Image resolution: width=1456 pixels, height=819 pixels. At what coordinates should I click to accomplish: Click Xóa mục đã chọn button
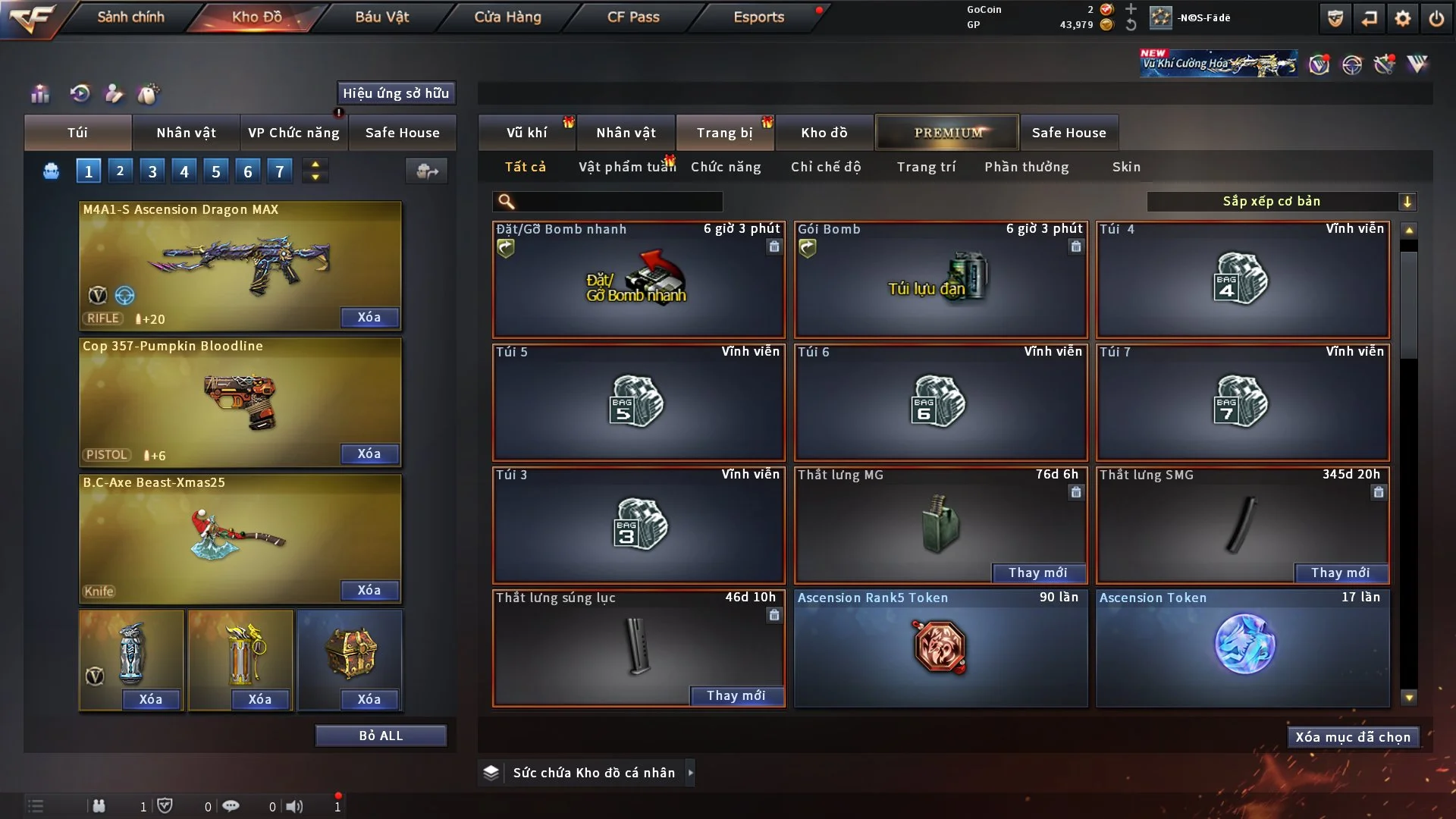[1353, 737]
